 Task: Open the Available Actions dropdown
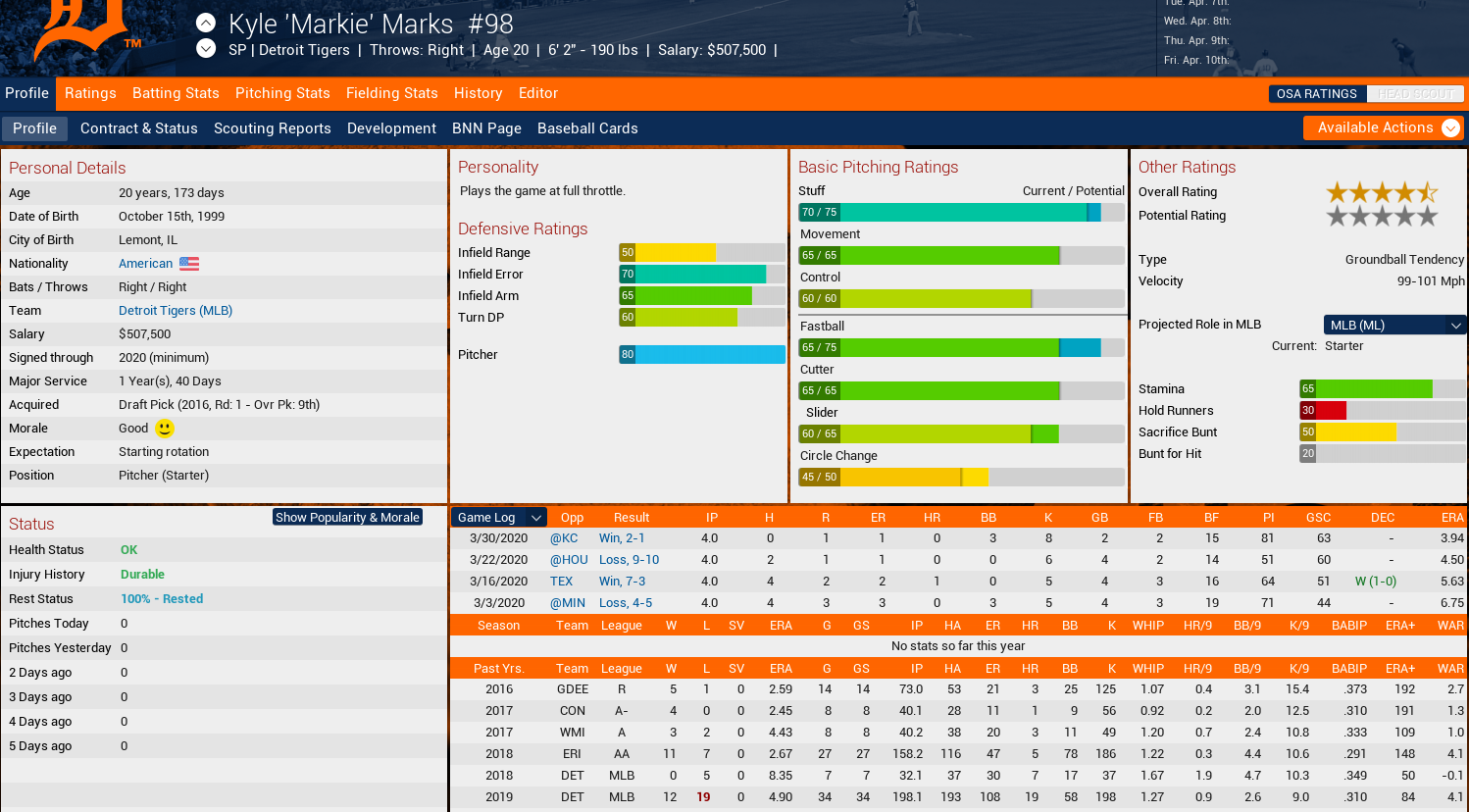[x=1383, y=127]
